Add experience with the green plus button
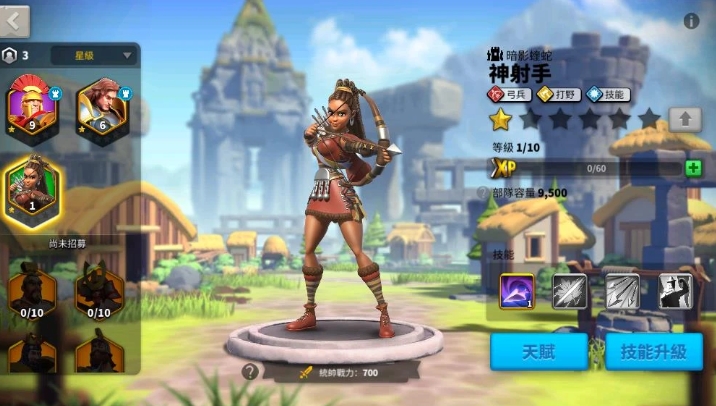The image size is (716, 406). (693, 168)
